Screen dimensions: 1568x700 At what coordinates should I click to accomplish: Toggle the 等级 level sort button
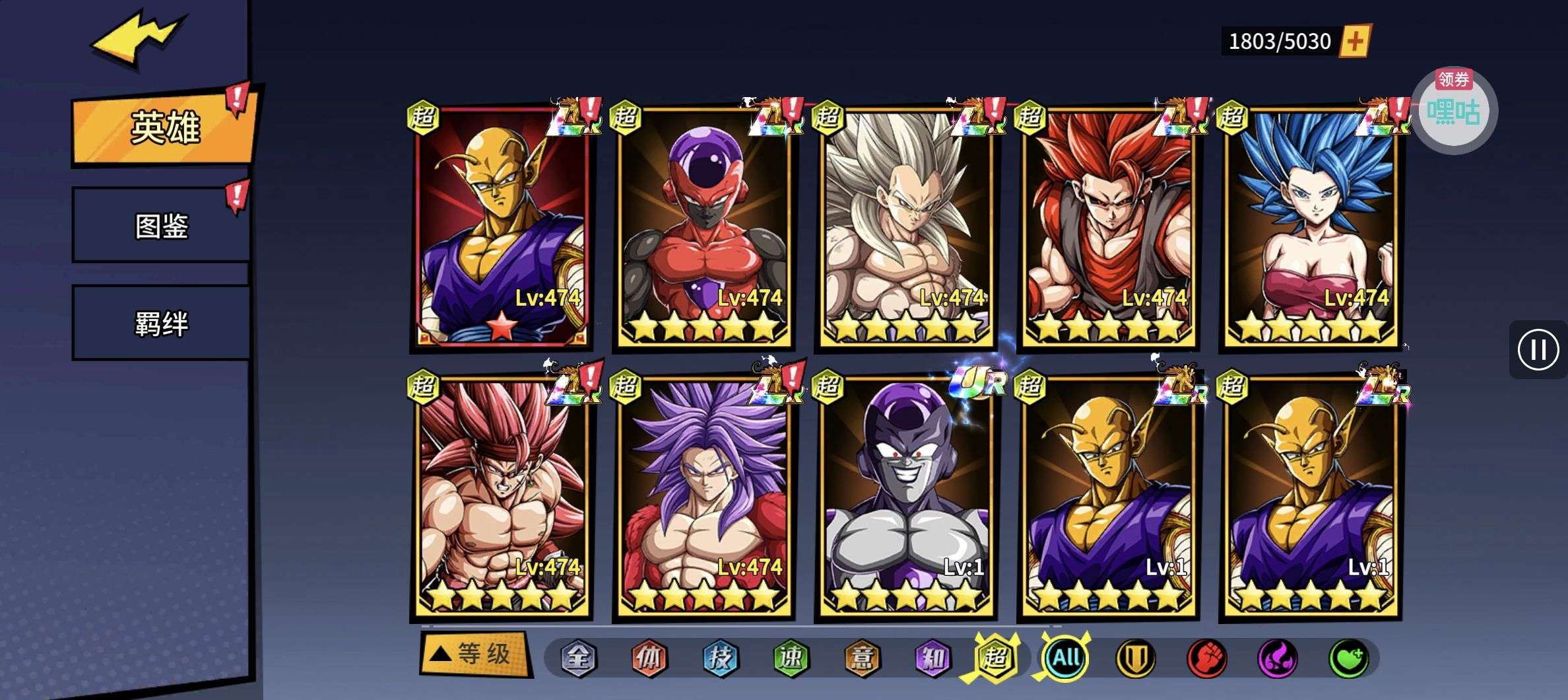(474, 654)
